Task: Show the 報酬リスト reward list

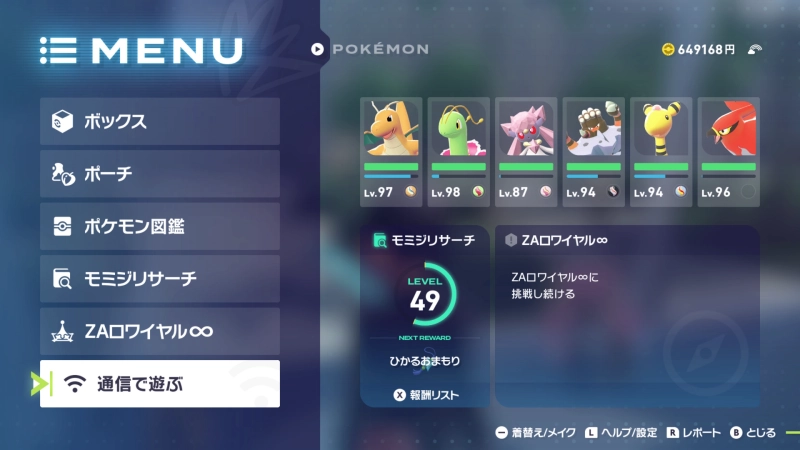Action: (x=426, y=395)
